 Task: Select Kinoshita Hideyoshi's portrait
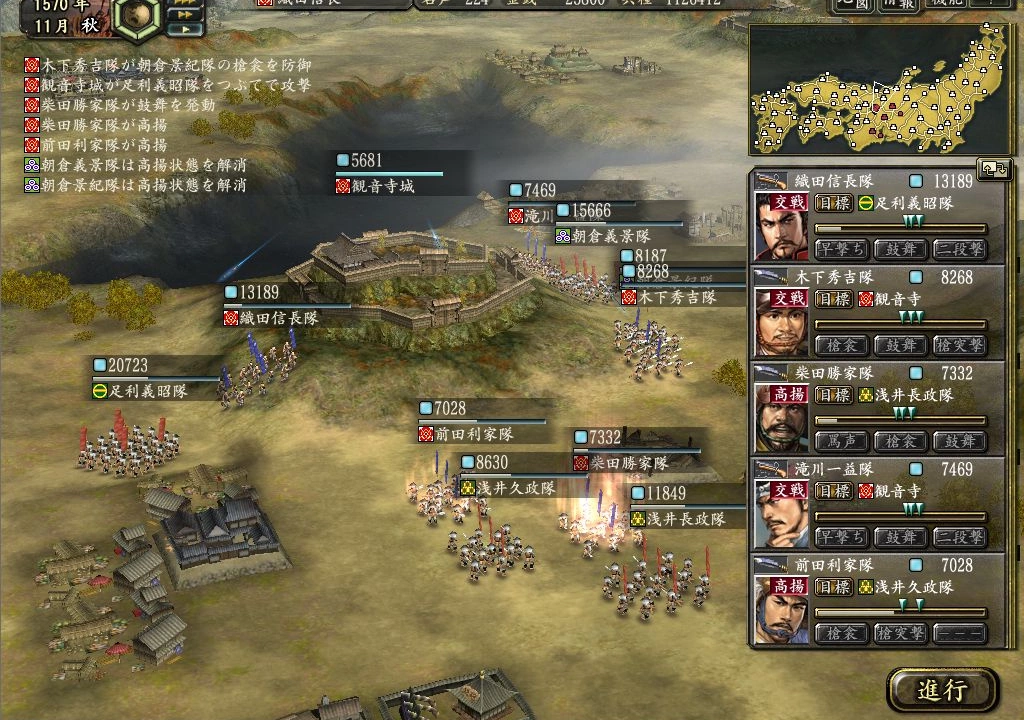[781, 322]
